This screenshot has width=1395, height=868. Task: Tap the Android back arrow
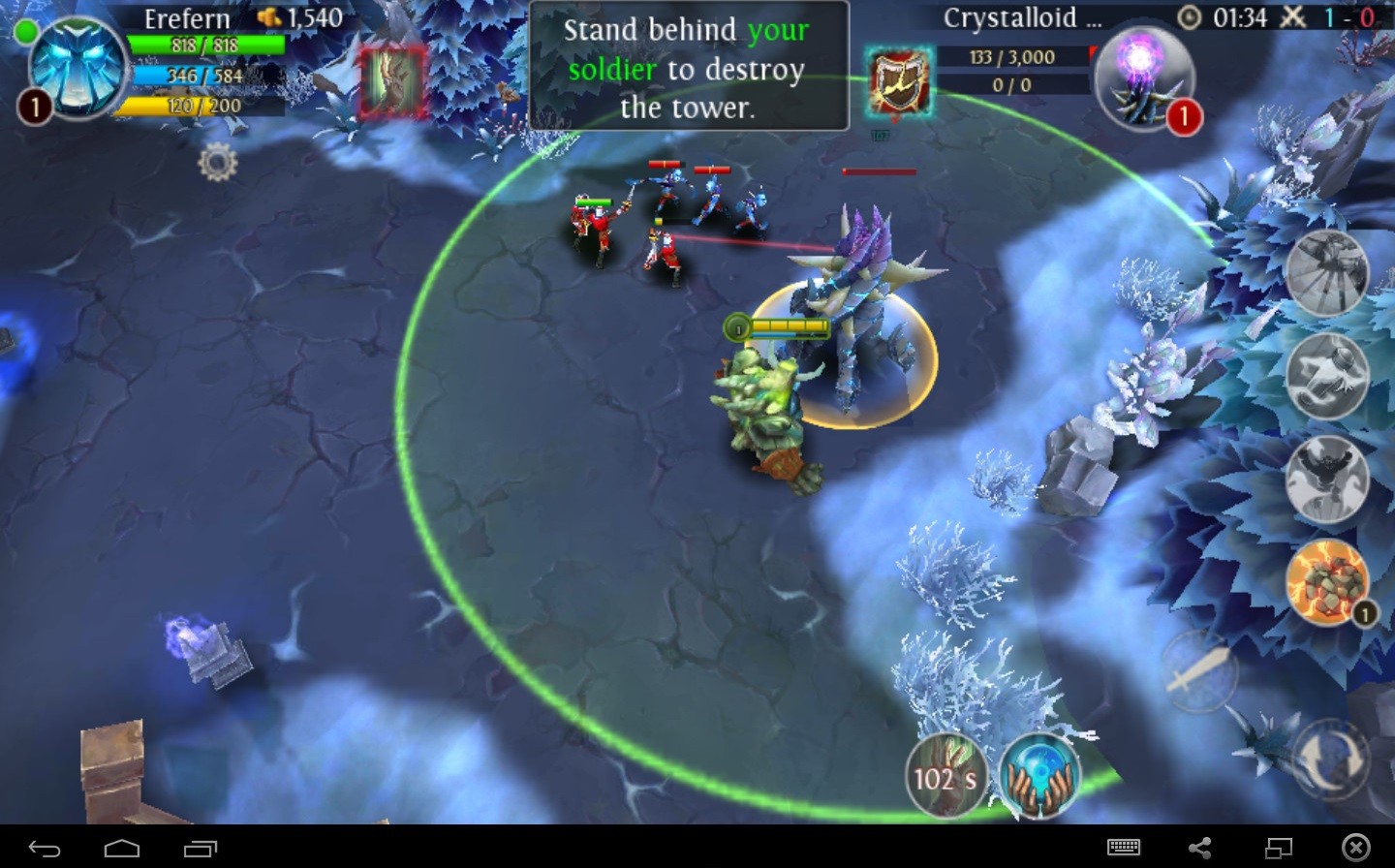(x=45, y=849)
